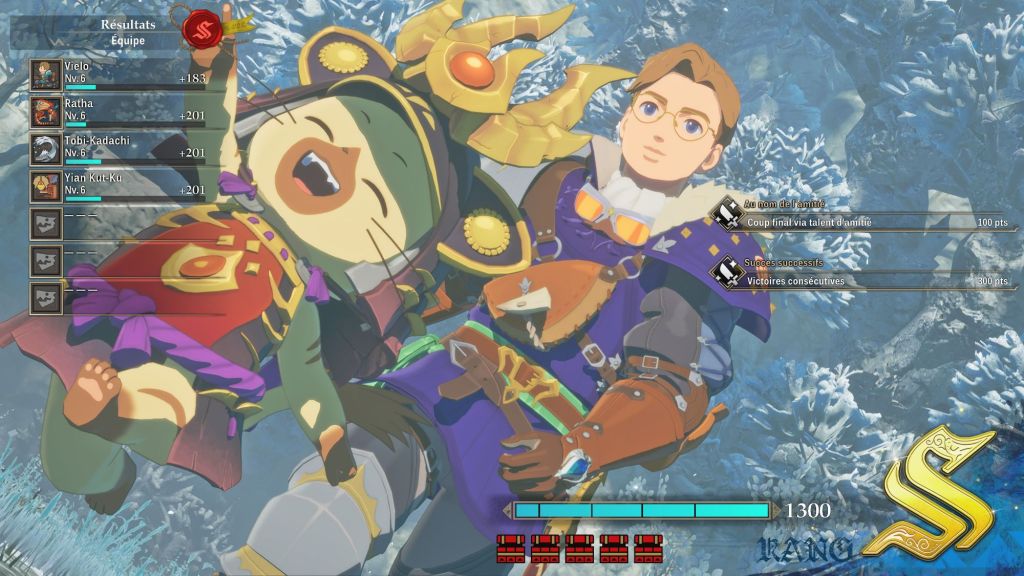The image size is (1024, 576).
Task: Click the Yian Kut-Ku team entry
Action: [x=118, y=186]
